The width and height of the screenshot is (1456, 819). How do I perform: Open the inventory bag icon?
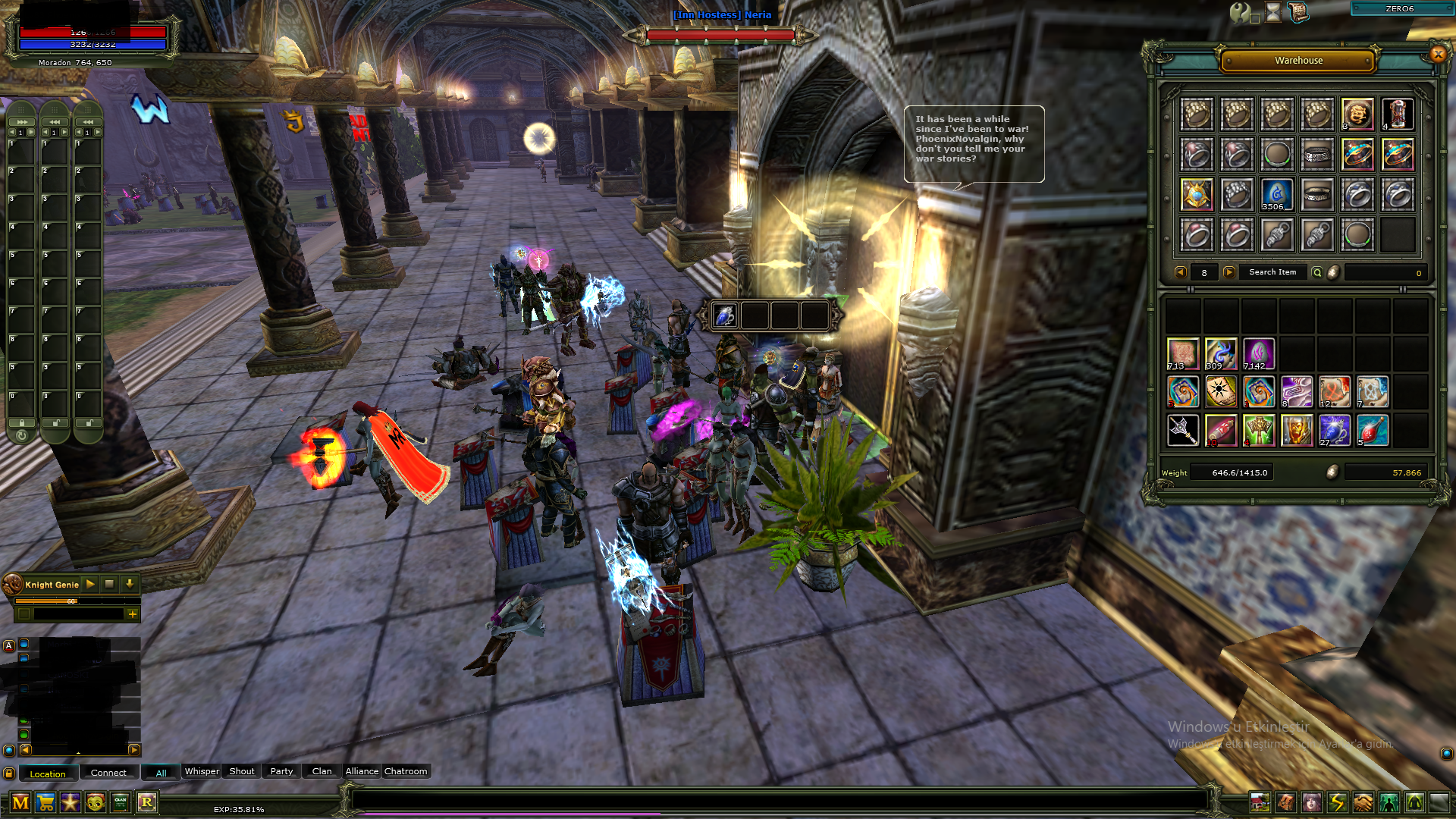[1285, 802]
